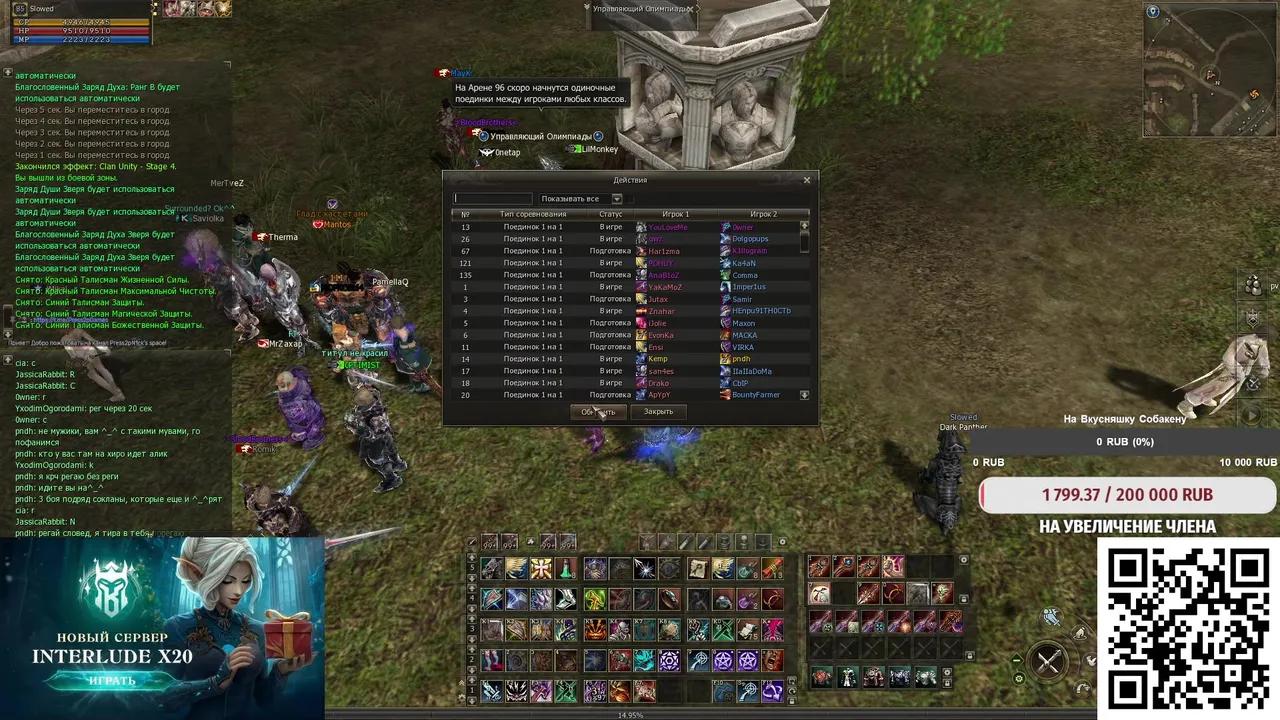The width and height of the screenshot is (1280, 720).
Task: Activate the golden cross skill icon
Action: 541,569
